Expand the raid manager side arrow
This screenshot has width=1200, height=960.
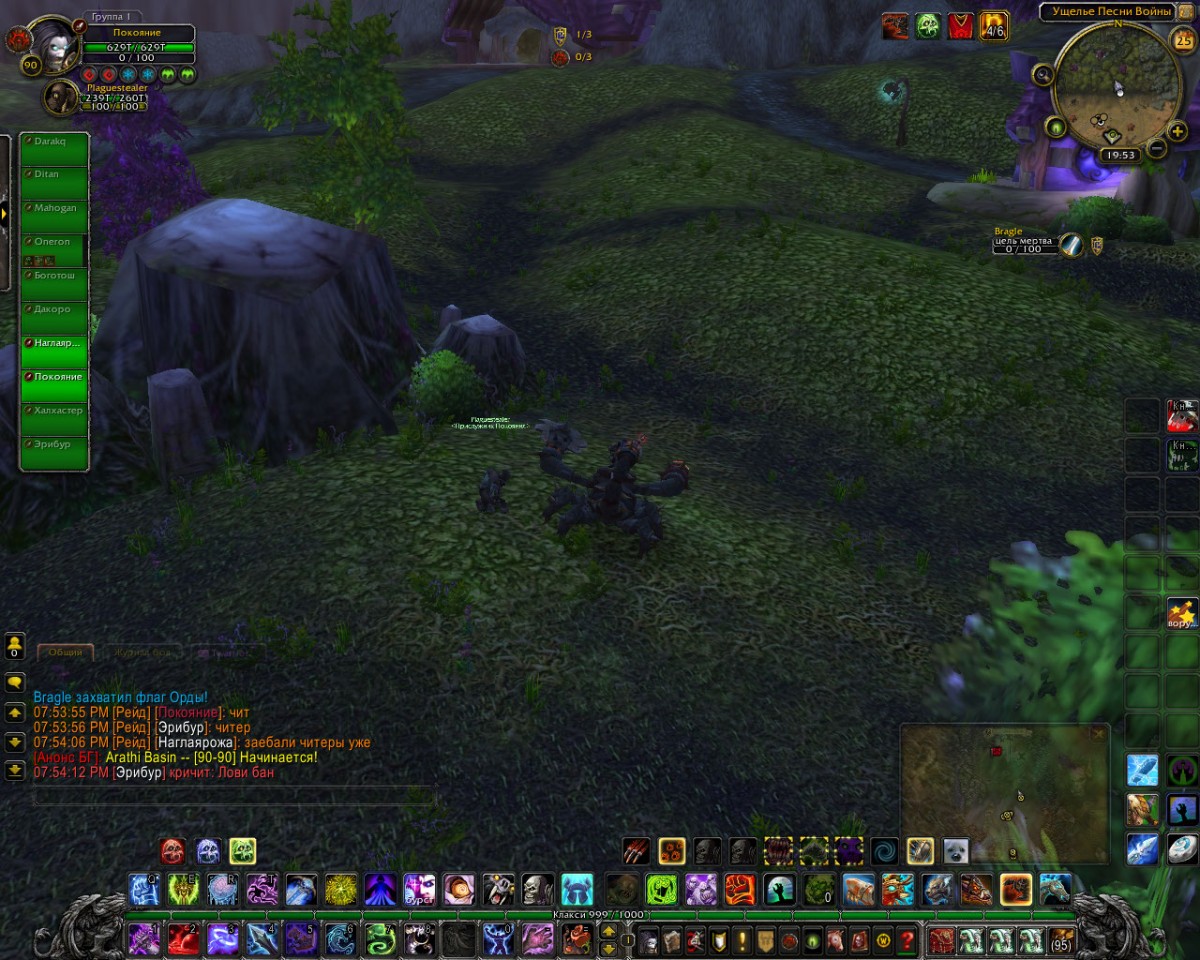[5, 213]
